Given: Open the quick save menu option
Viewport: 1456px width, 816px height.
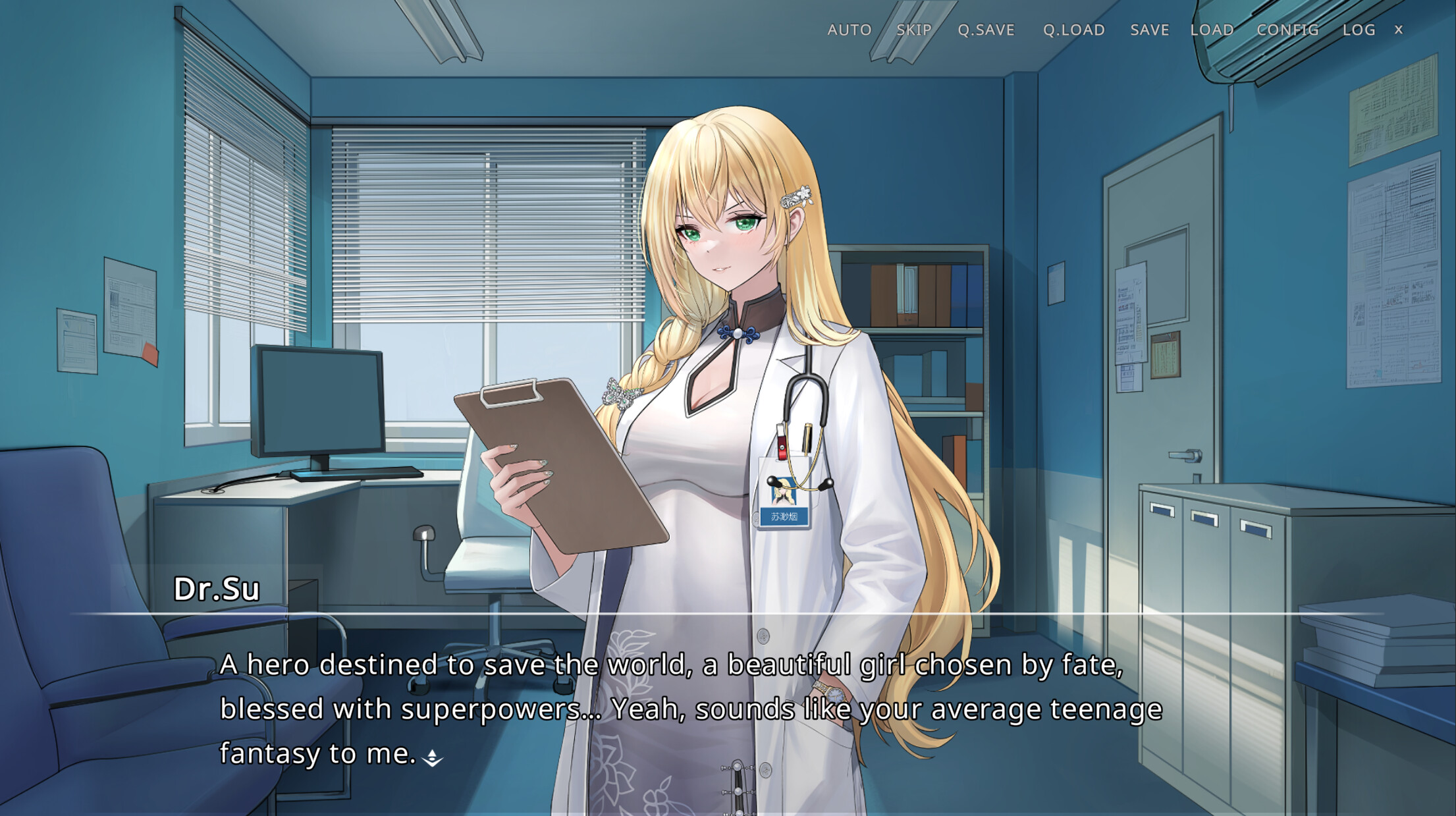Looking at the screenshot, I should [x=986, y=30].
